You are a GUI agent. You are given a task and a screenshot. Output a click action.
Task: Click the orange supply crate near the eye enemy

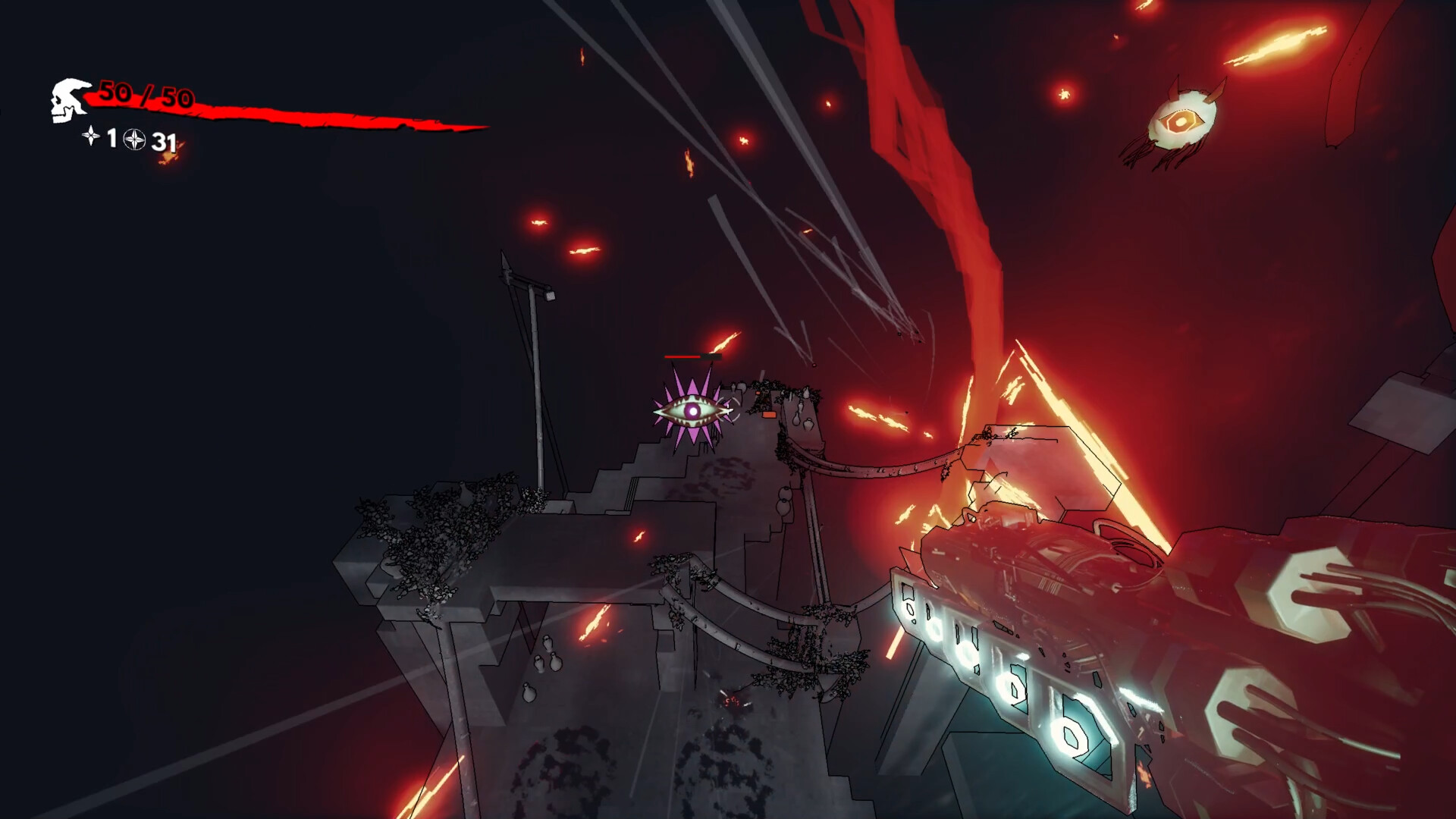769,415
